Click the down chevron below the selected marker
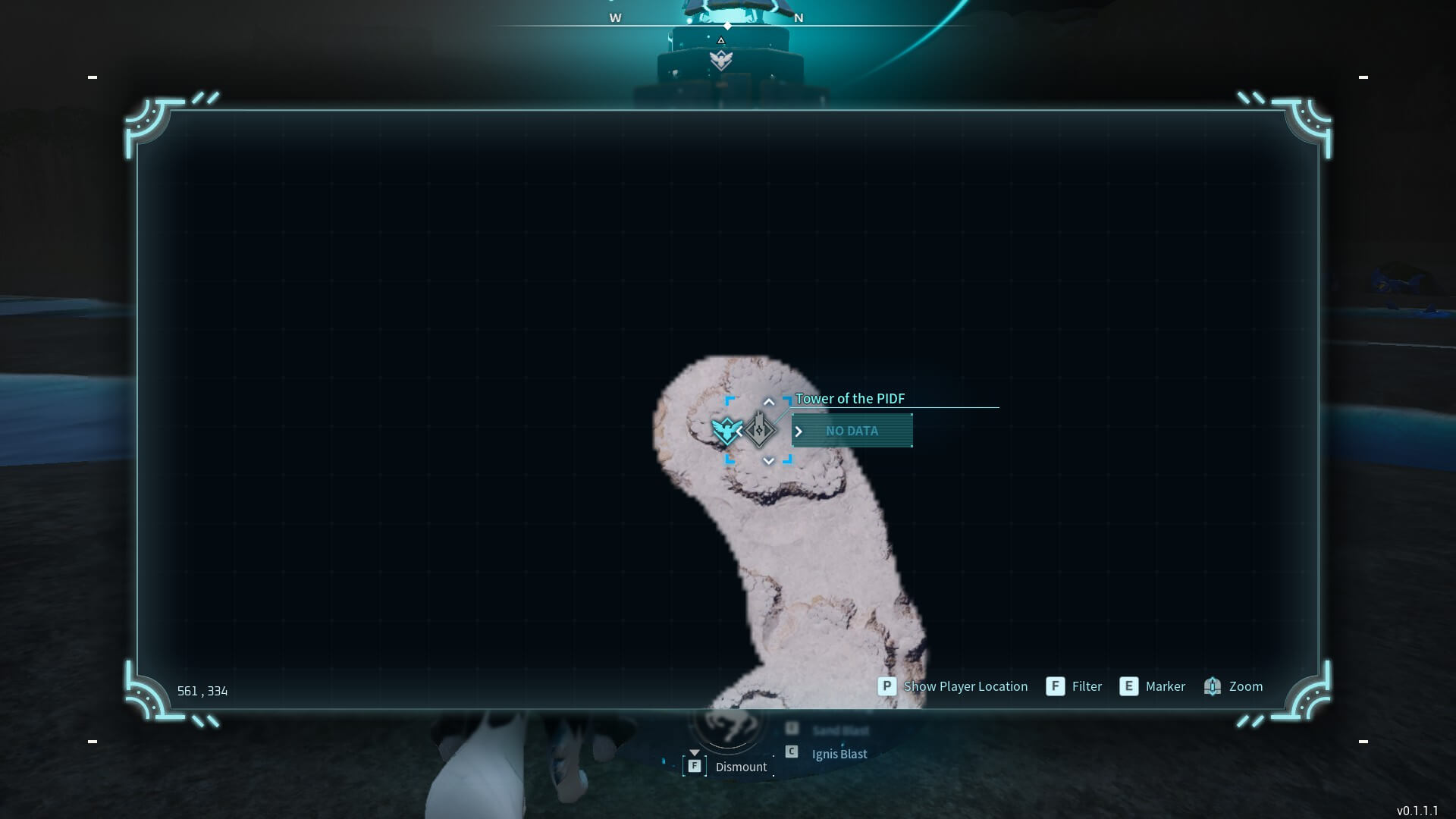The height and width of the screenshot is (819, 1456). click(x=769, y=460)
